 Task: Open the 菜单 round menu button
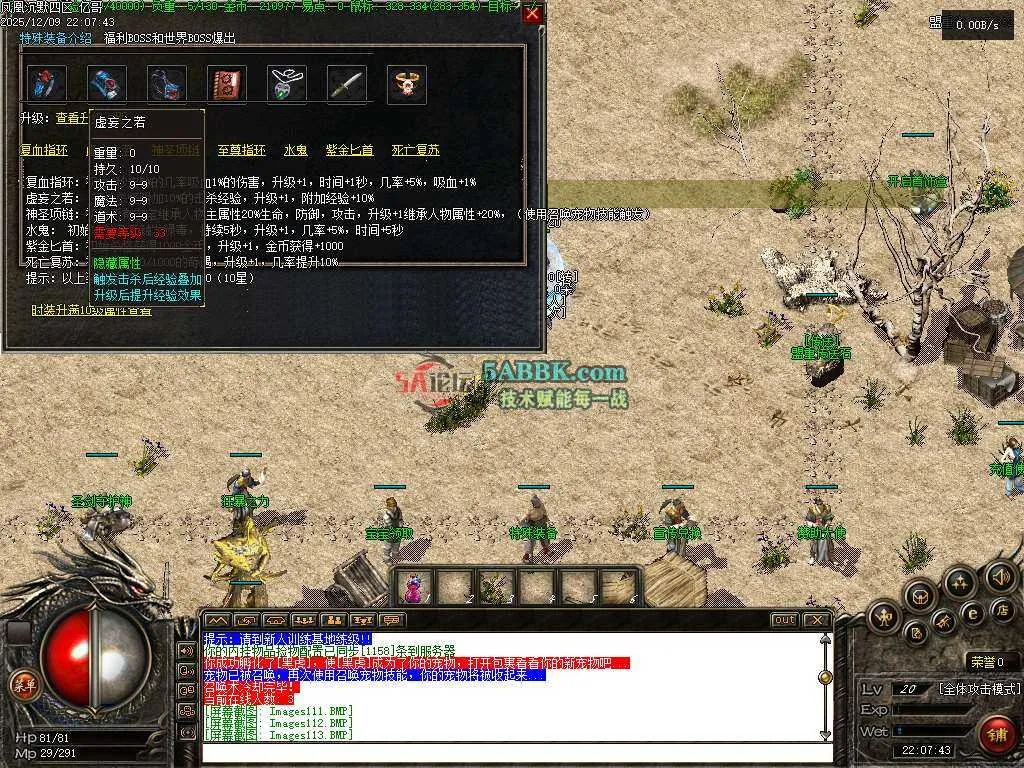click(22, 684)
